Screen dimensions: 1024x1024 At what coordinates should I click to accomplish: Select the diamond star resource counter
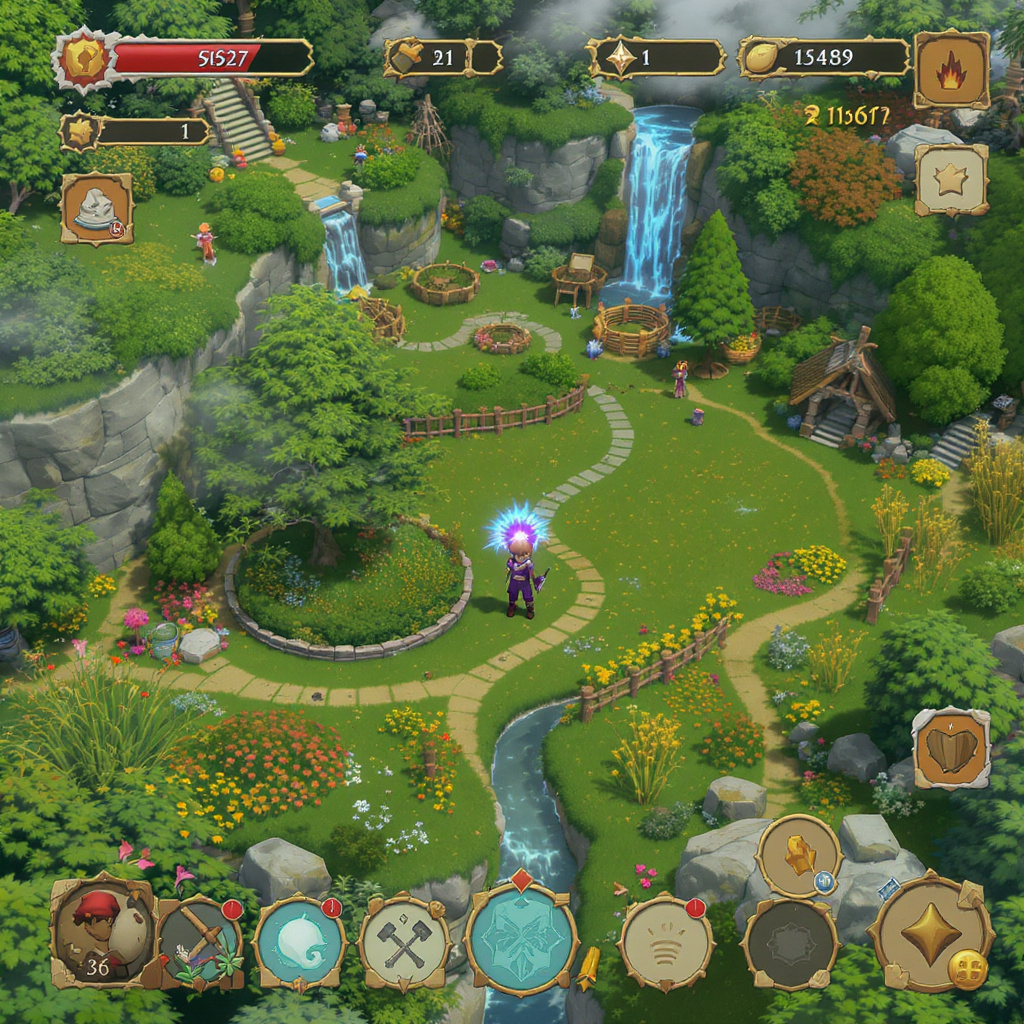point(656,58)
